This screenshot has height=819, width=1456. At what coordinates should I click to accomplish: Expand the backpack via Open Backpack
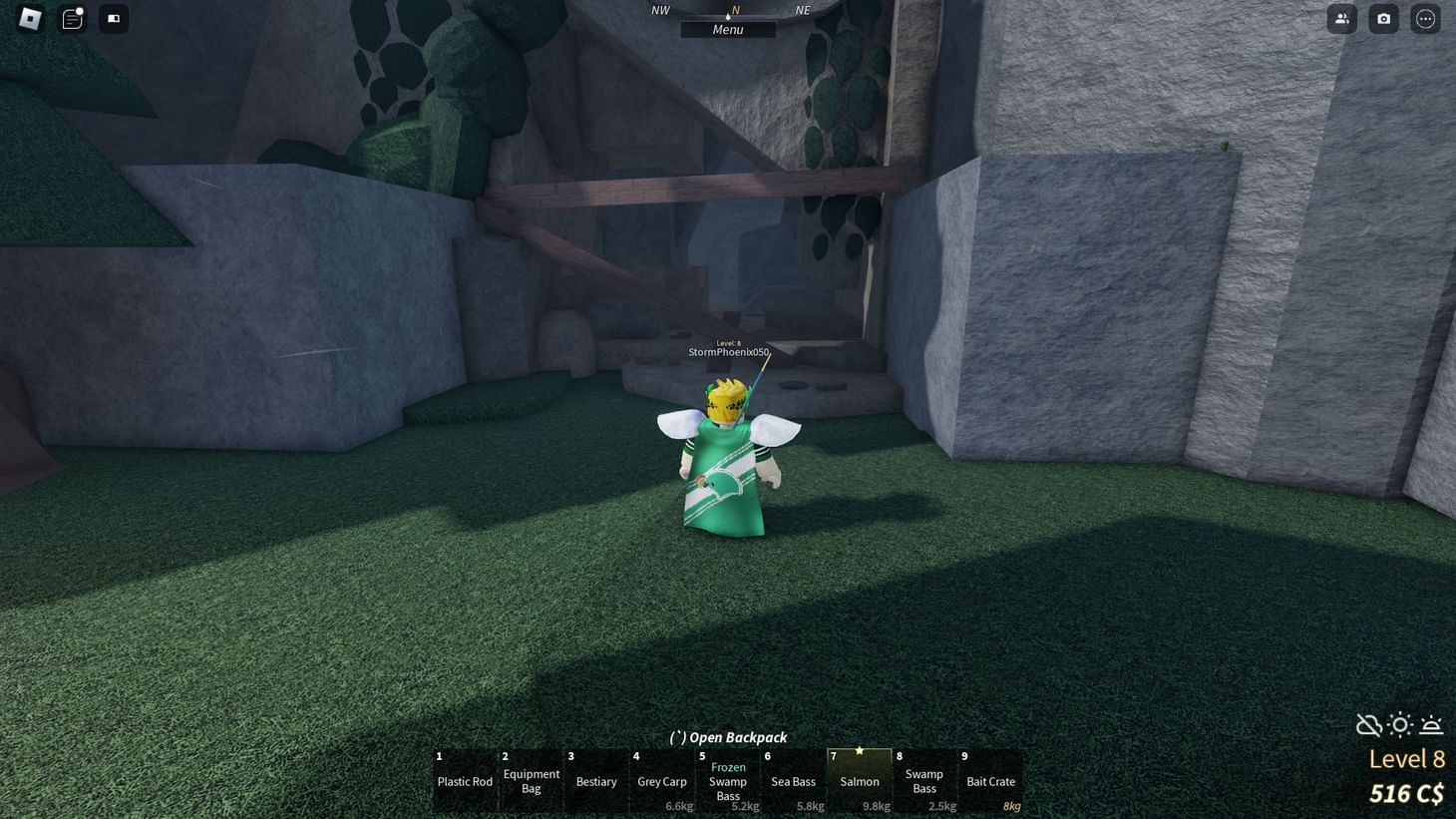(x=727, y=737)
